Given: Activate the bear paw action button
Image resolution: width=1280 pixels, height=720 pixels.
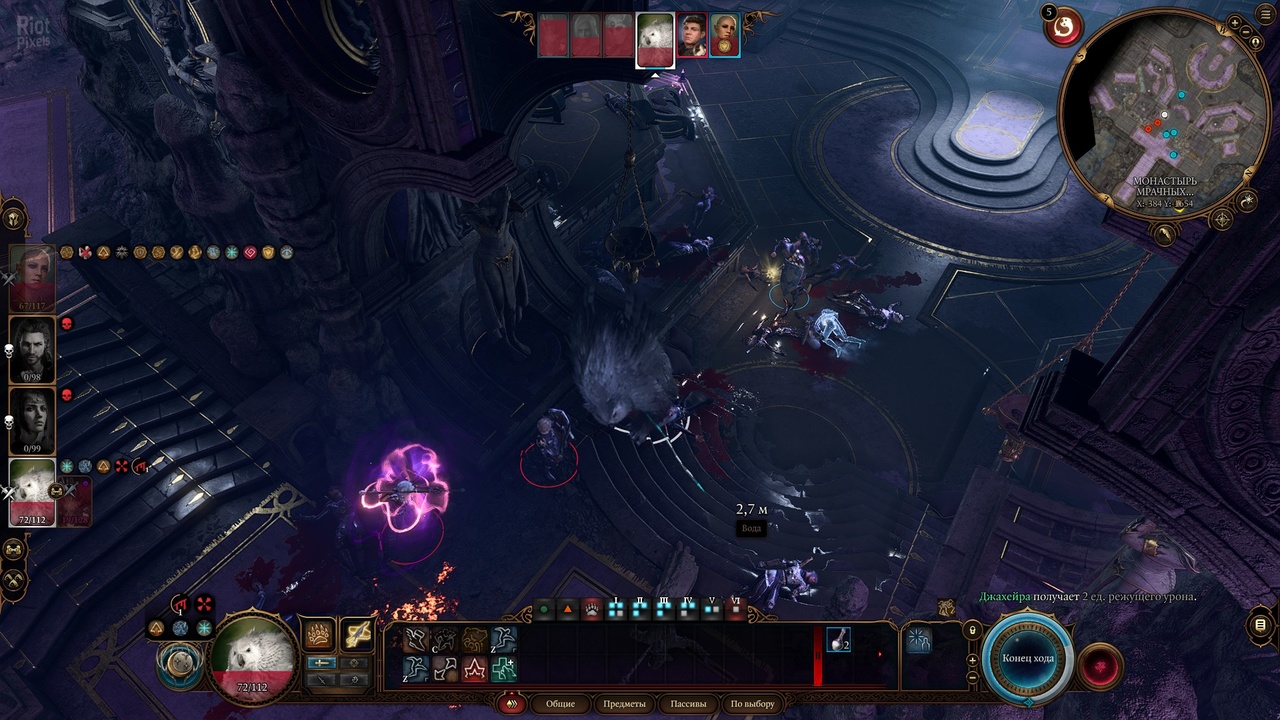Looking at the screenshot, I should (x=319, y=634).
